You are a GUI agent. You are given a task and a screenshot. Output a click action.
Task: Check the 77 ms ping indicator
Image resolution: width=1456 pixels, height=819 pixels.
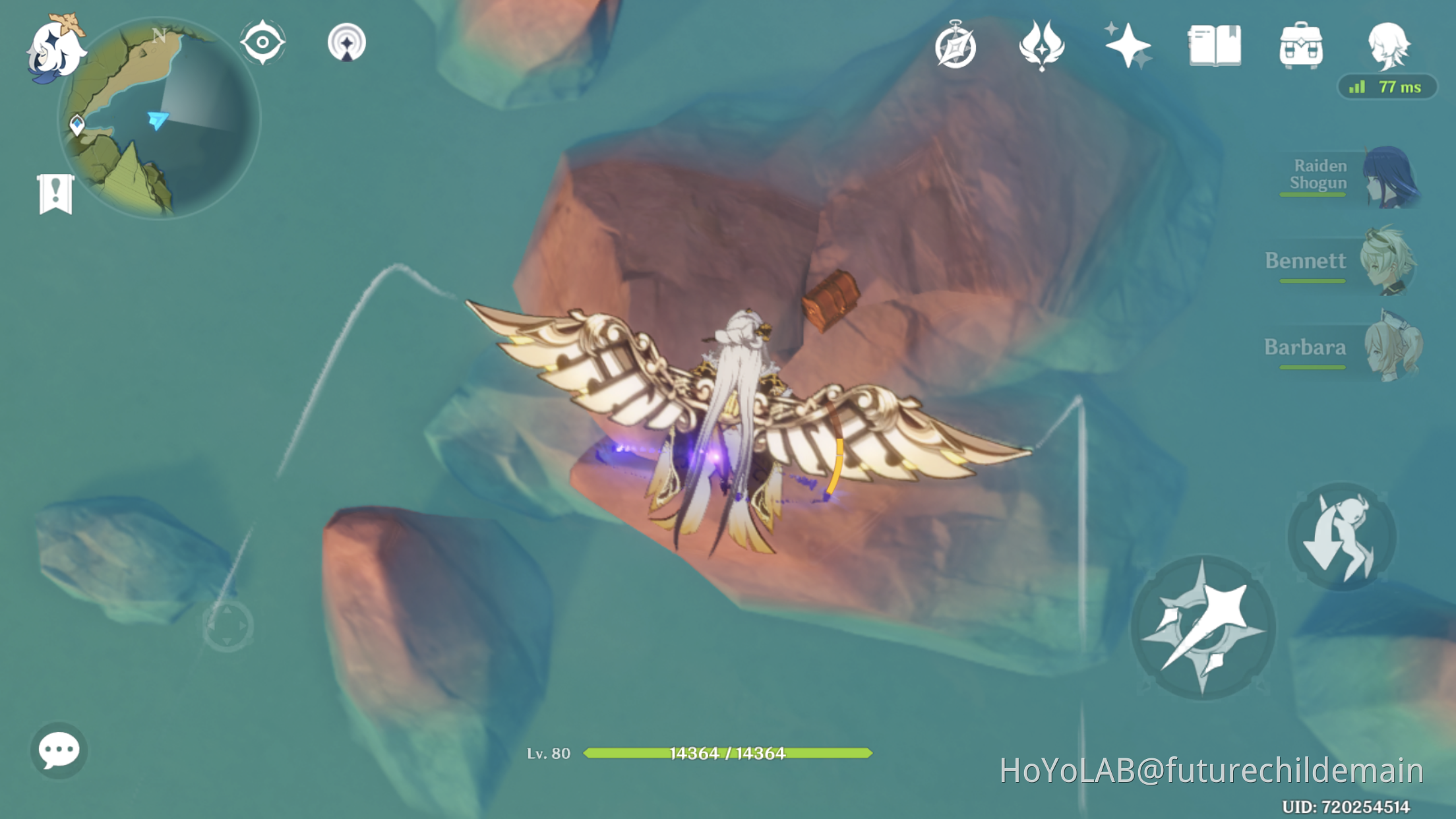tap(1387, 86)
